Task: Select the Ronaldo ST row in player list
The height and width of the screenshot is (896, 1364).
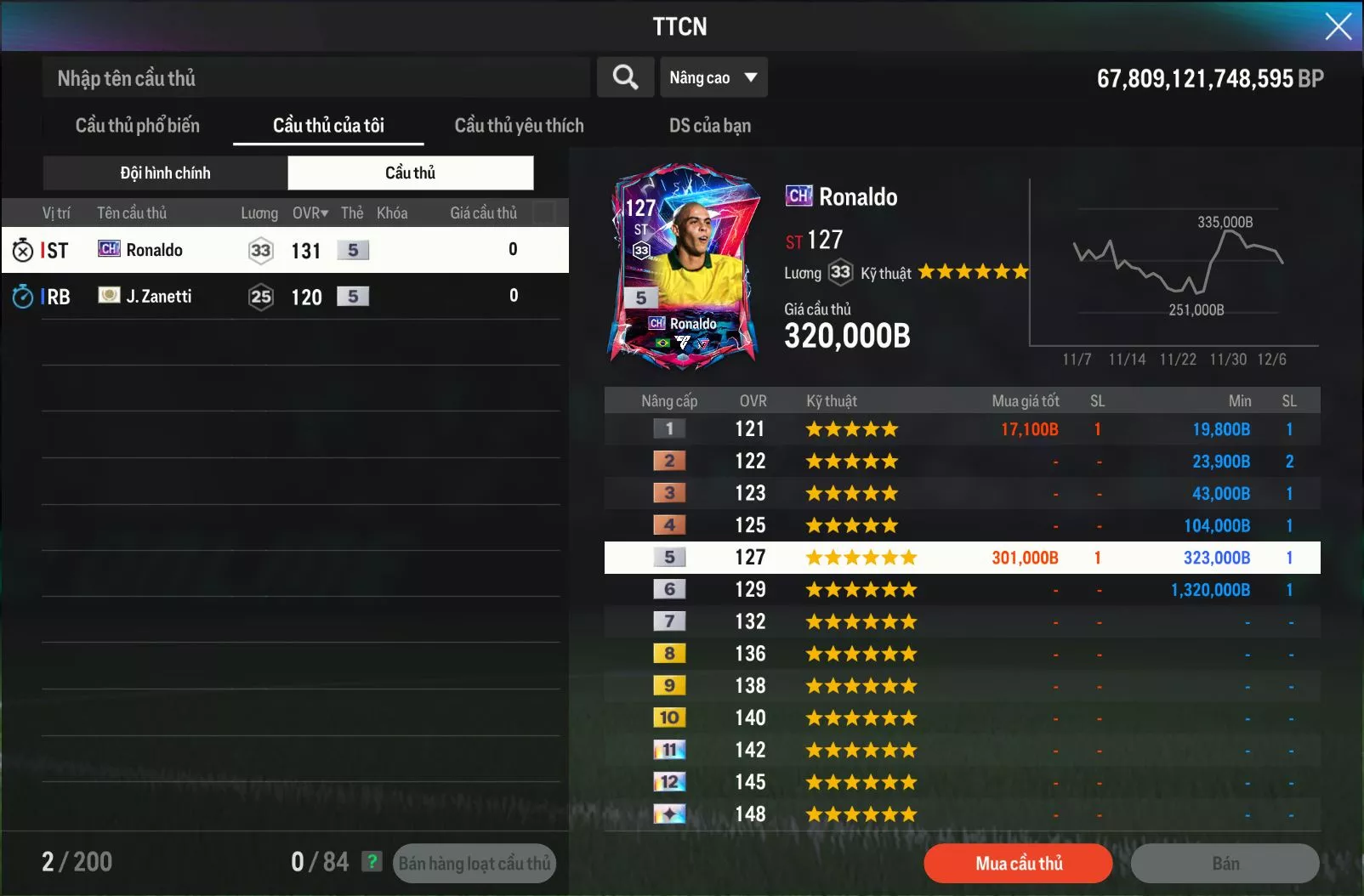Action: click(285, 250)
